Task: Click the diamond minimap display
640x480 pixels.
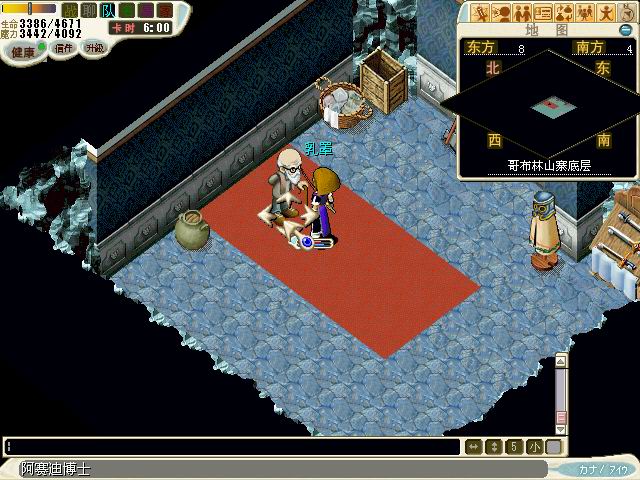Action: click(x=545, y=104)
